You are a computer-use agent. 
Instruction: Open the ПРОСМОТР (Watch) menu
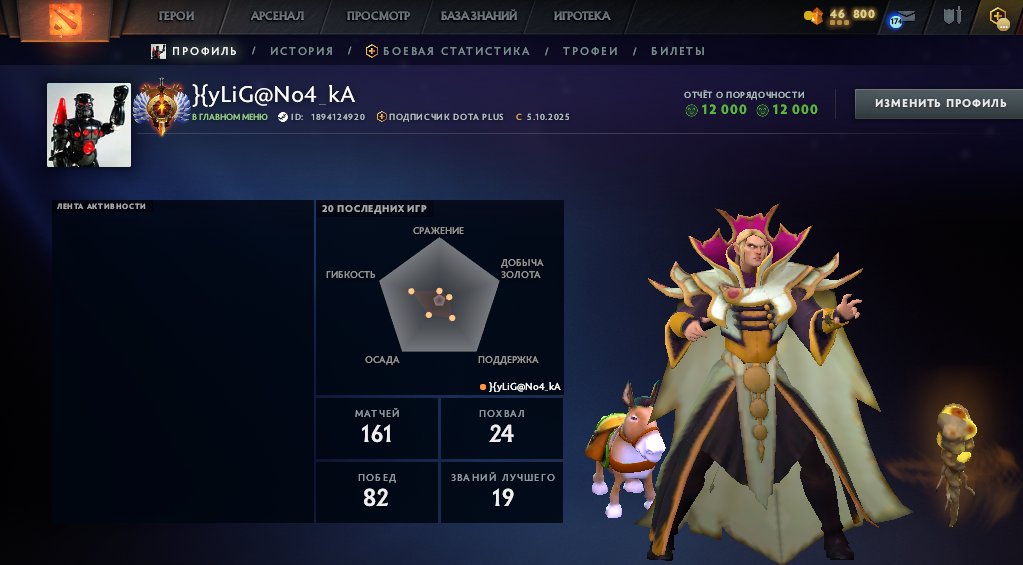[x=378, y=16]
